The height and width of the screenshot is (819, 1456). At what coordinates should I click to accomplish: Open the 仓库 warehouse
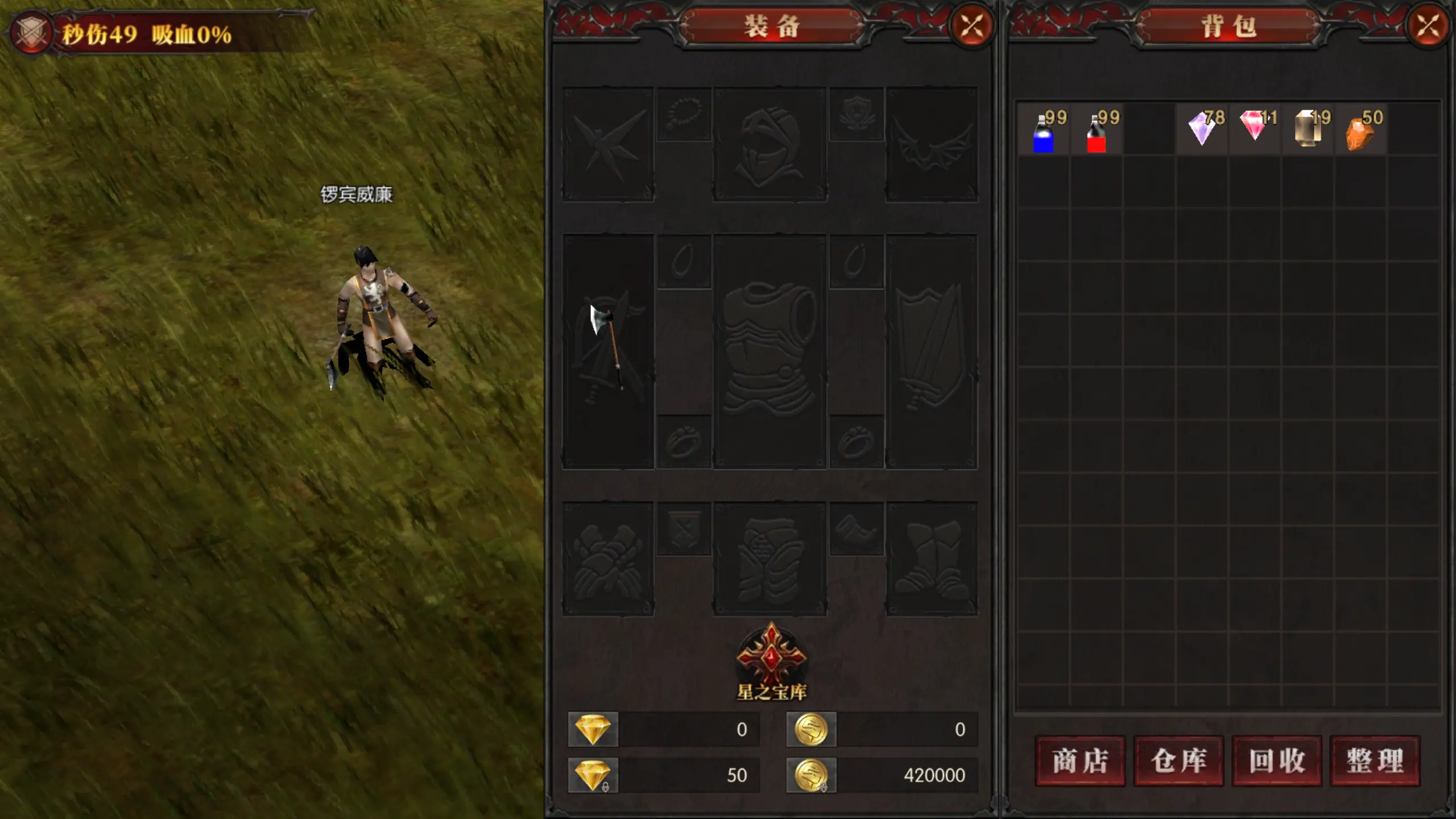[x=1178, y=761]
